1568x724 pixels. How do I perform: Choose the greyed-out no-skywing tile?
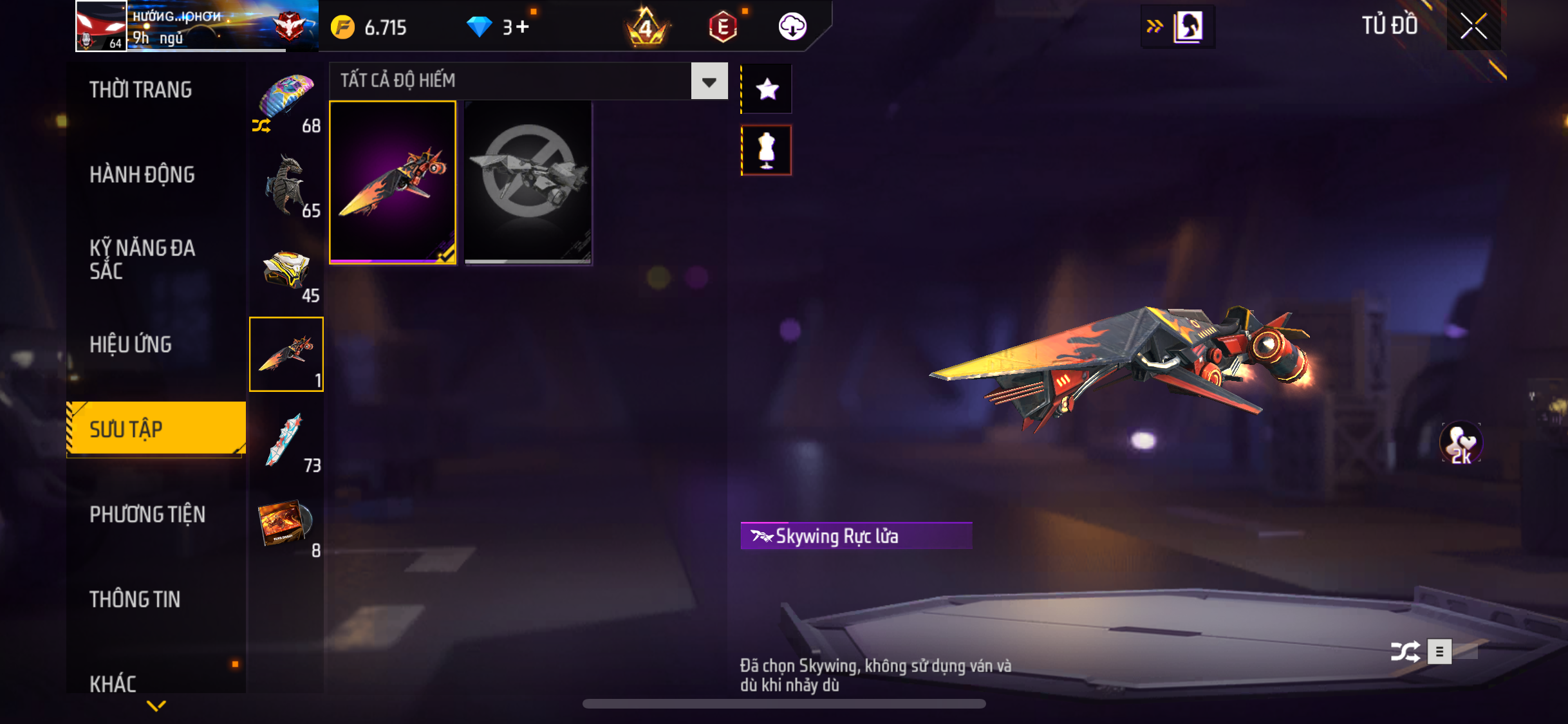tap(528, 182)
